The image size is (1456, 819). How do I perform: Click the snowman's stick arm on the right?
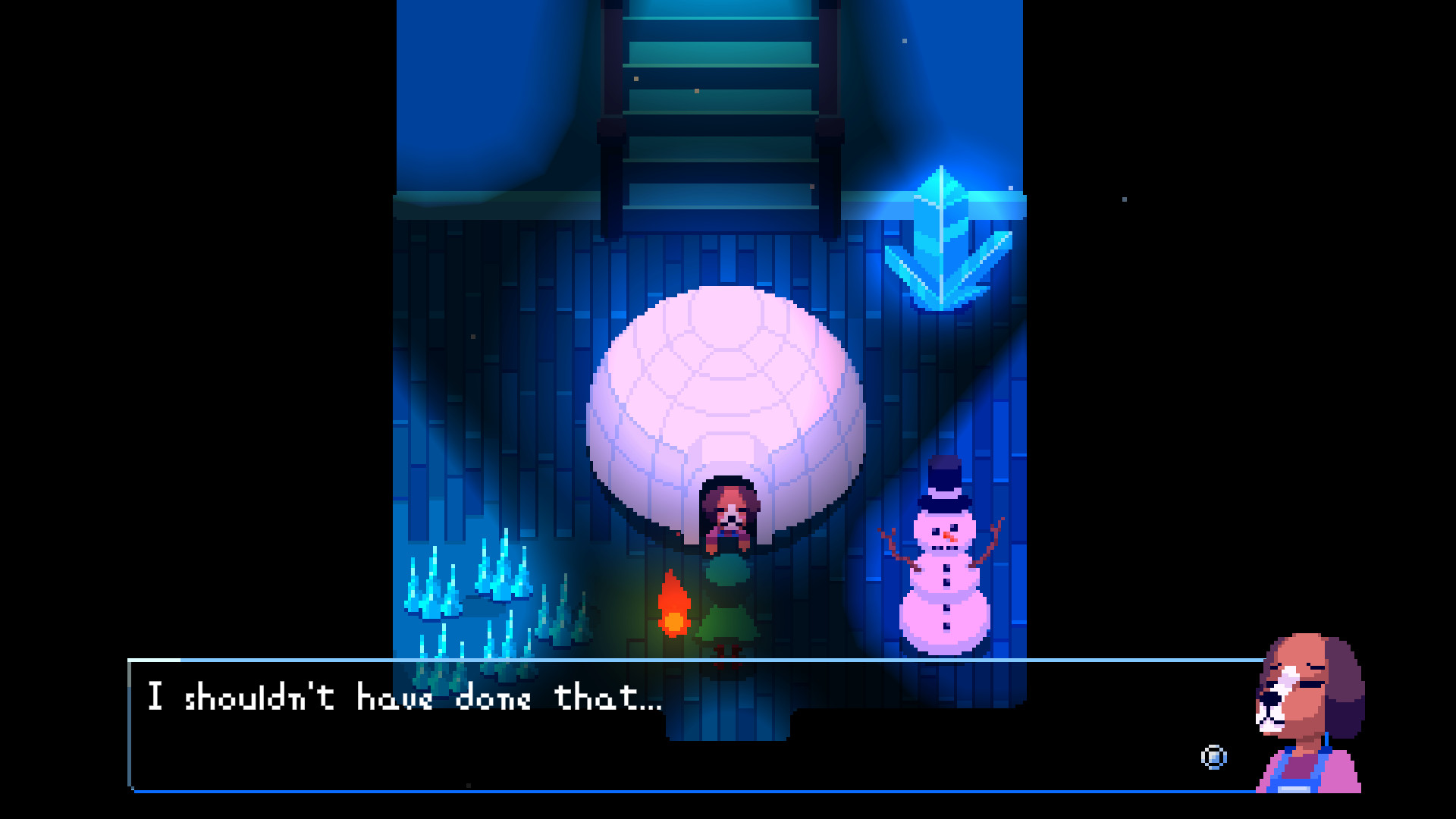[x=993, y=538]
